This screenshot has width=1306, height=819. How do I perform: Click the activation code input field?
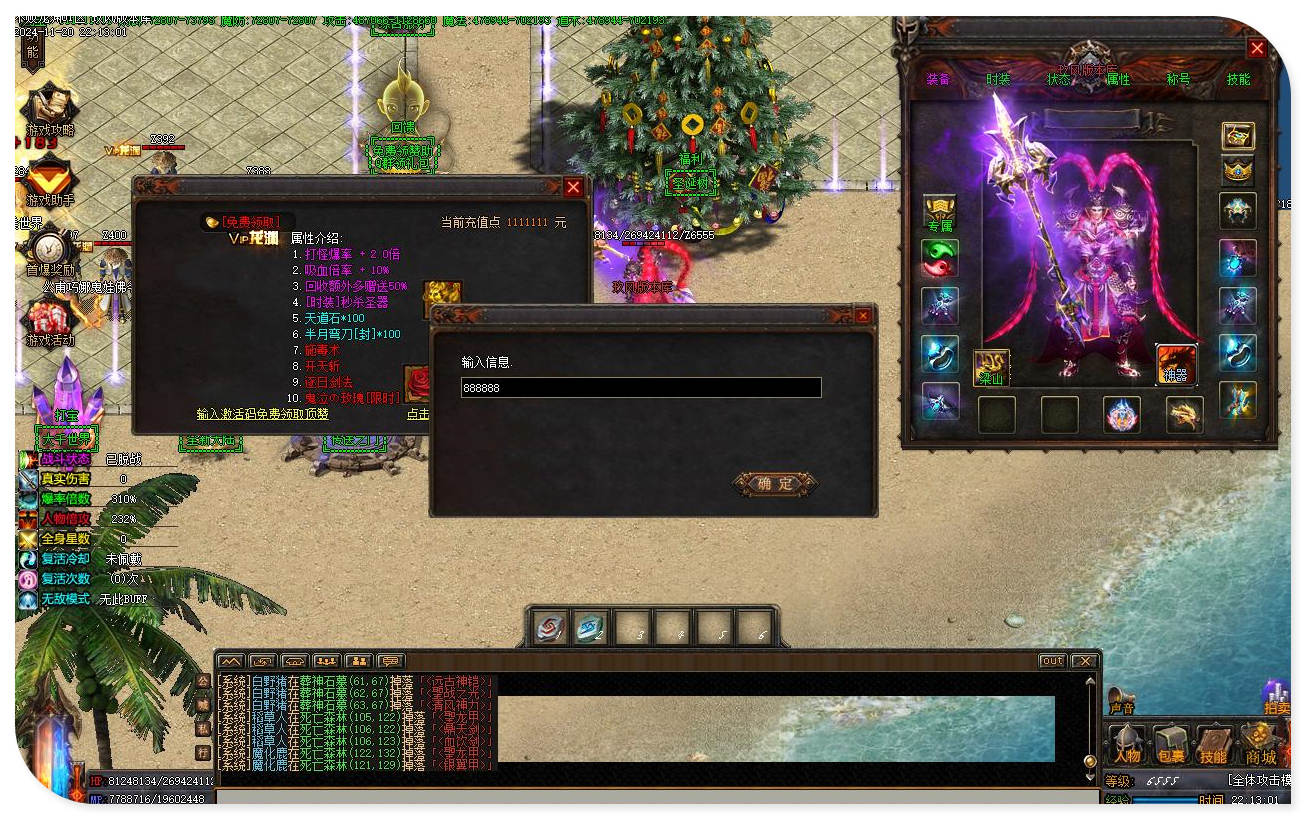(641, 388)
